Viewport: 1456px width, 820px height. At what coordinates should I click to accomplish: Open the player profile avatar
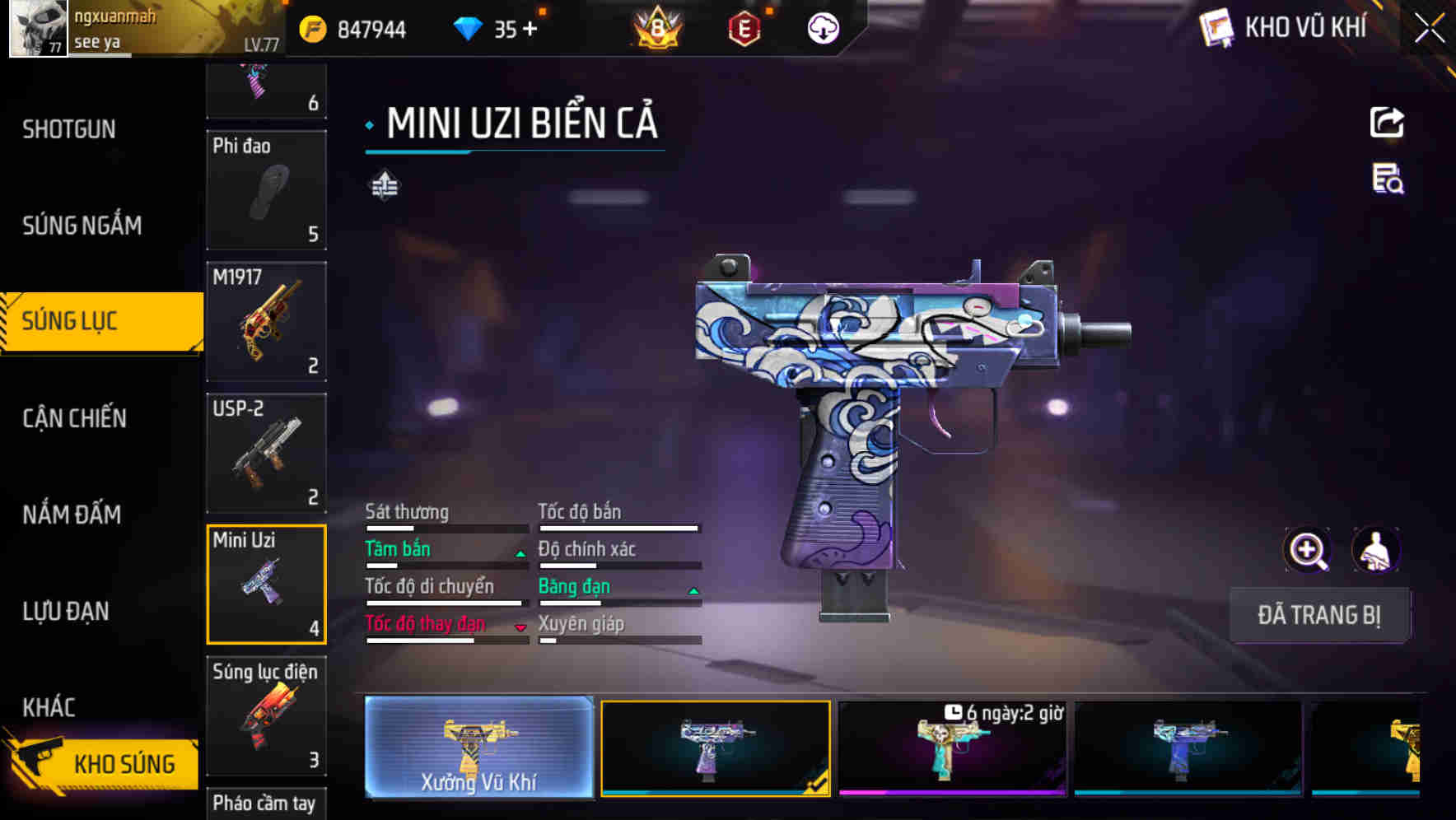click(x=38, y=28)
